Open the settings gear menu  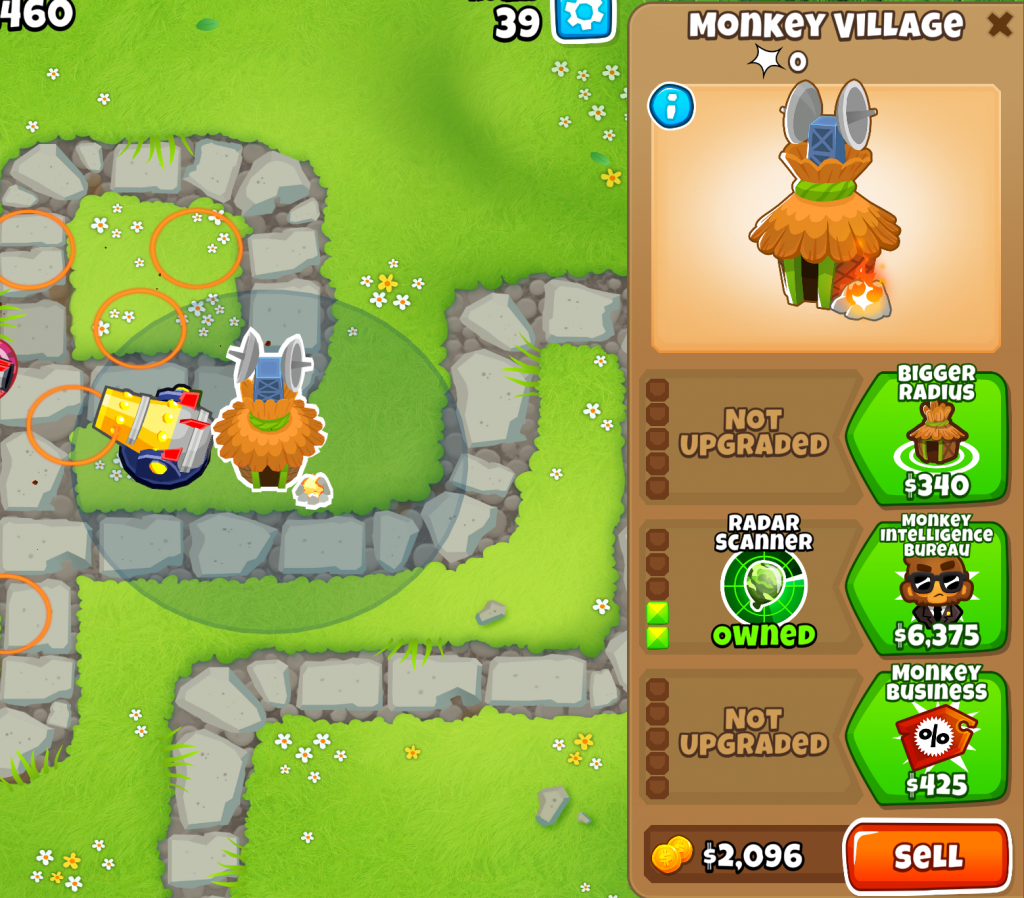tap(584, 17)
